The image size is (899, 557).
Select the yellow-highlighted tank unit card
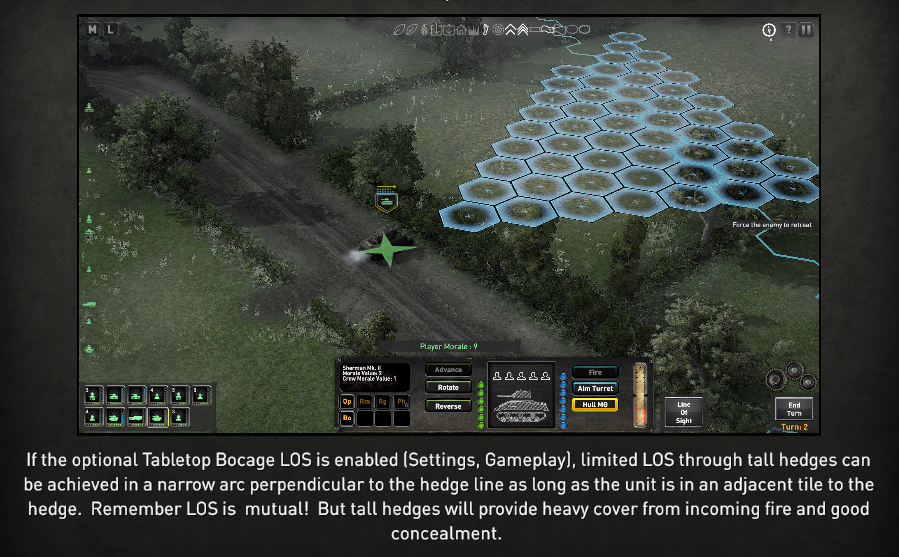click(x=159, y=417)
